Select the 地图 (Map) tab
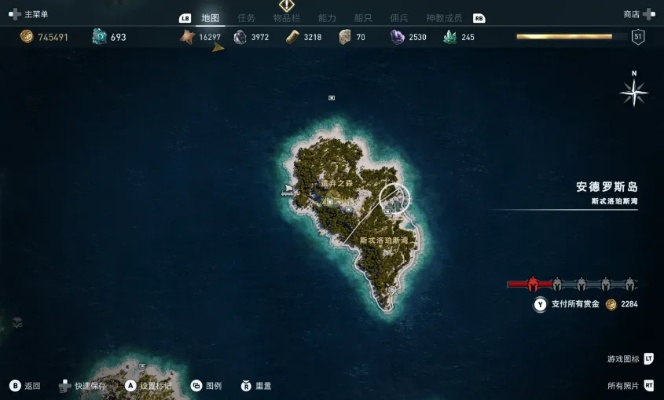 pos(209,17)
